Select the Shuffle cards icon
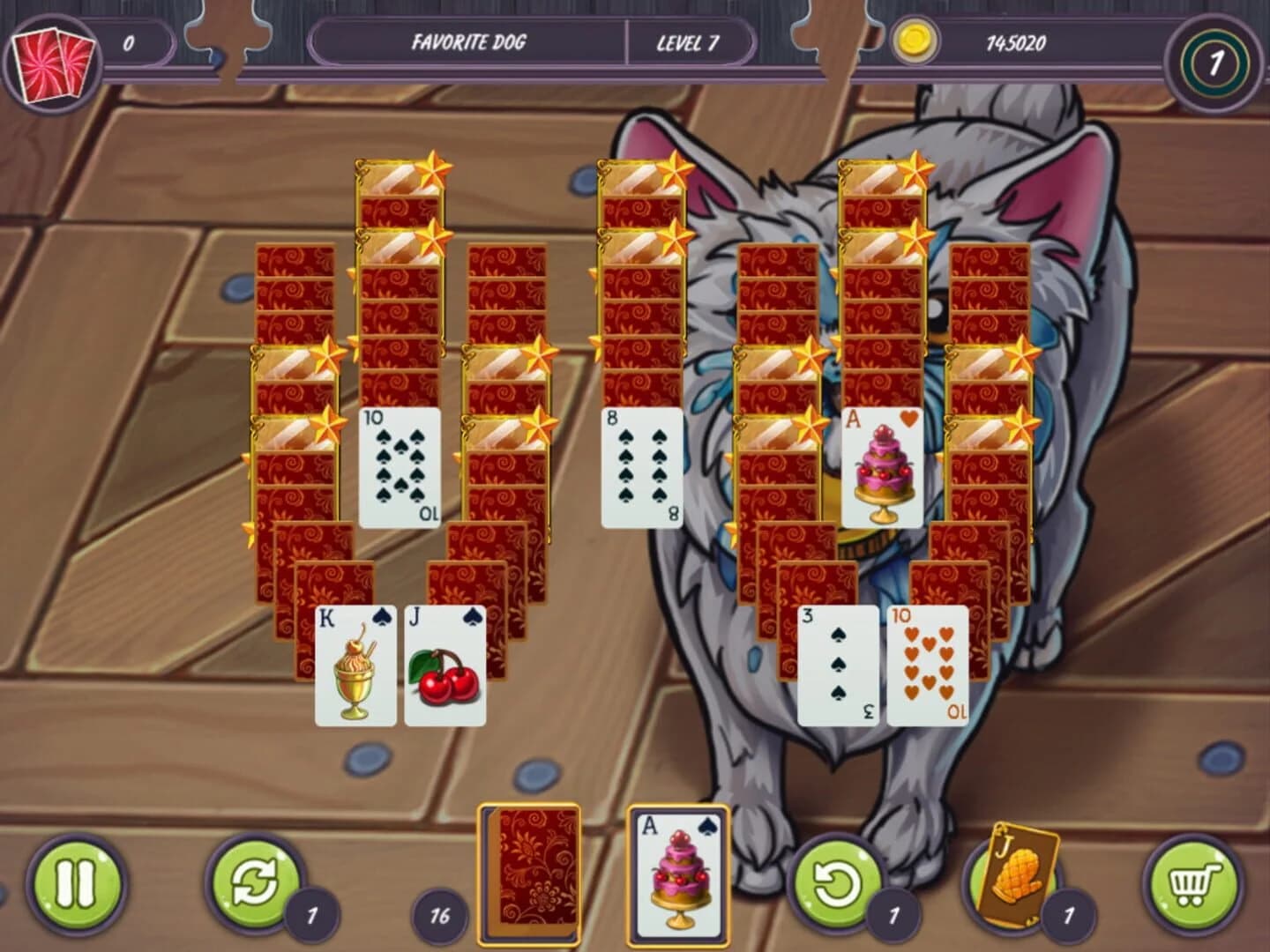The image size is (1270, 952). 256,881
